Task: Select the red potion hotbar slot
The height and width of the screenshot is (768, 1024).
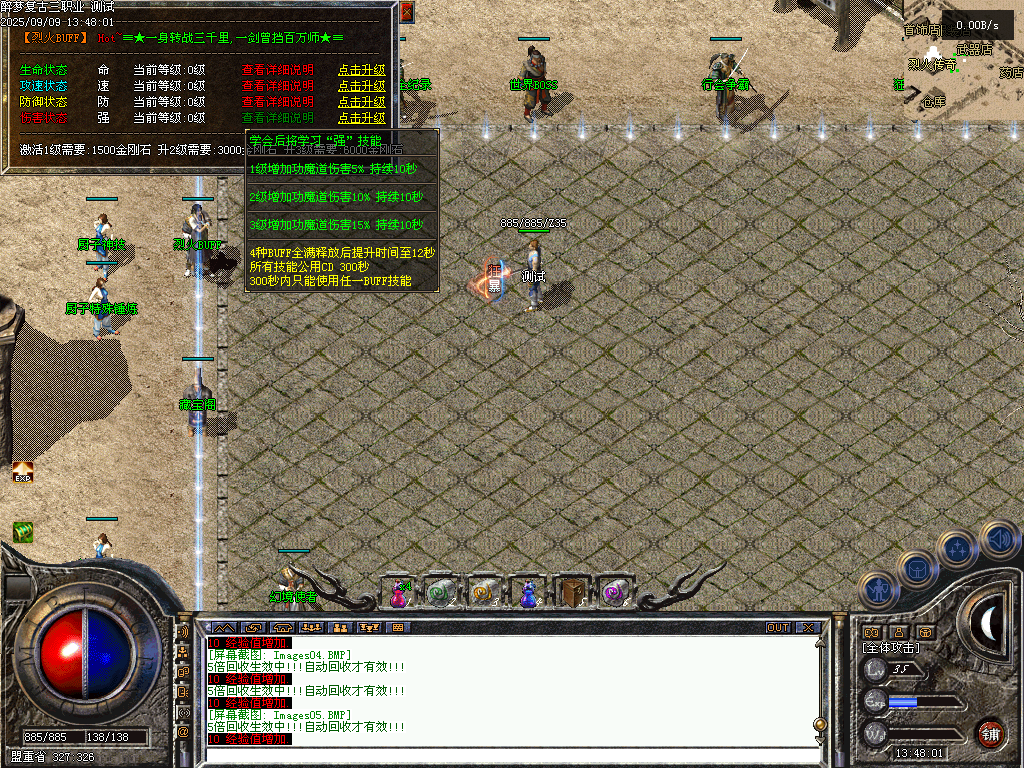Action: 399,593
